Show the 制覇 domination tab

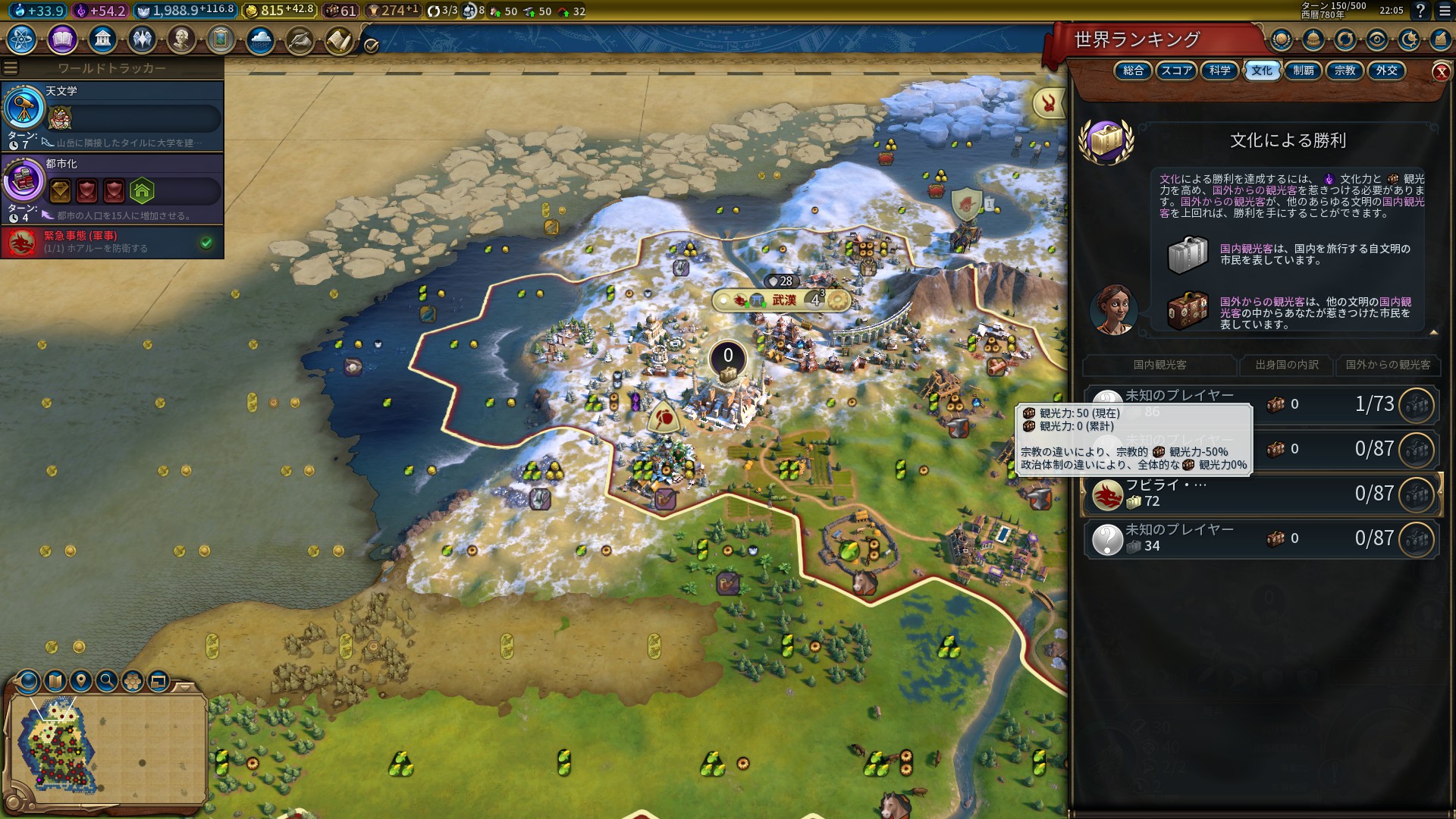tap(1303, 71)
